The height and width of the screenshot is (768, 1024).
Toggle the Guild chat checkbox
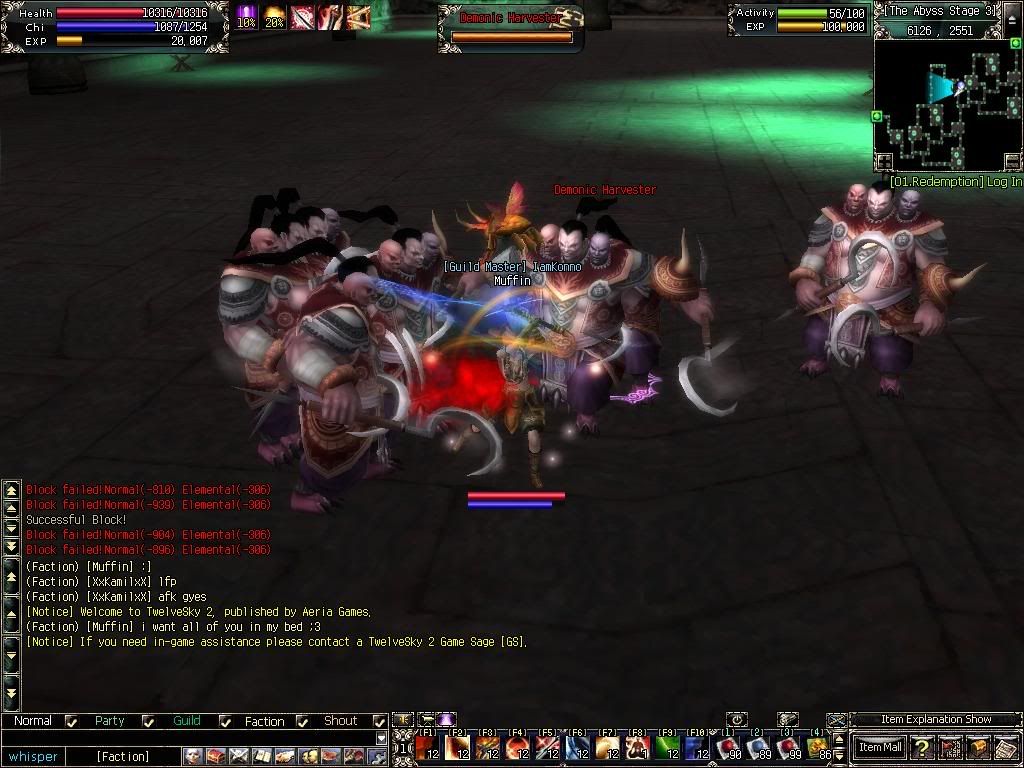225,721
